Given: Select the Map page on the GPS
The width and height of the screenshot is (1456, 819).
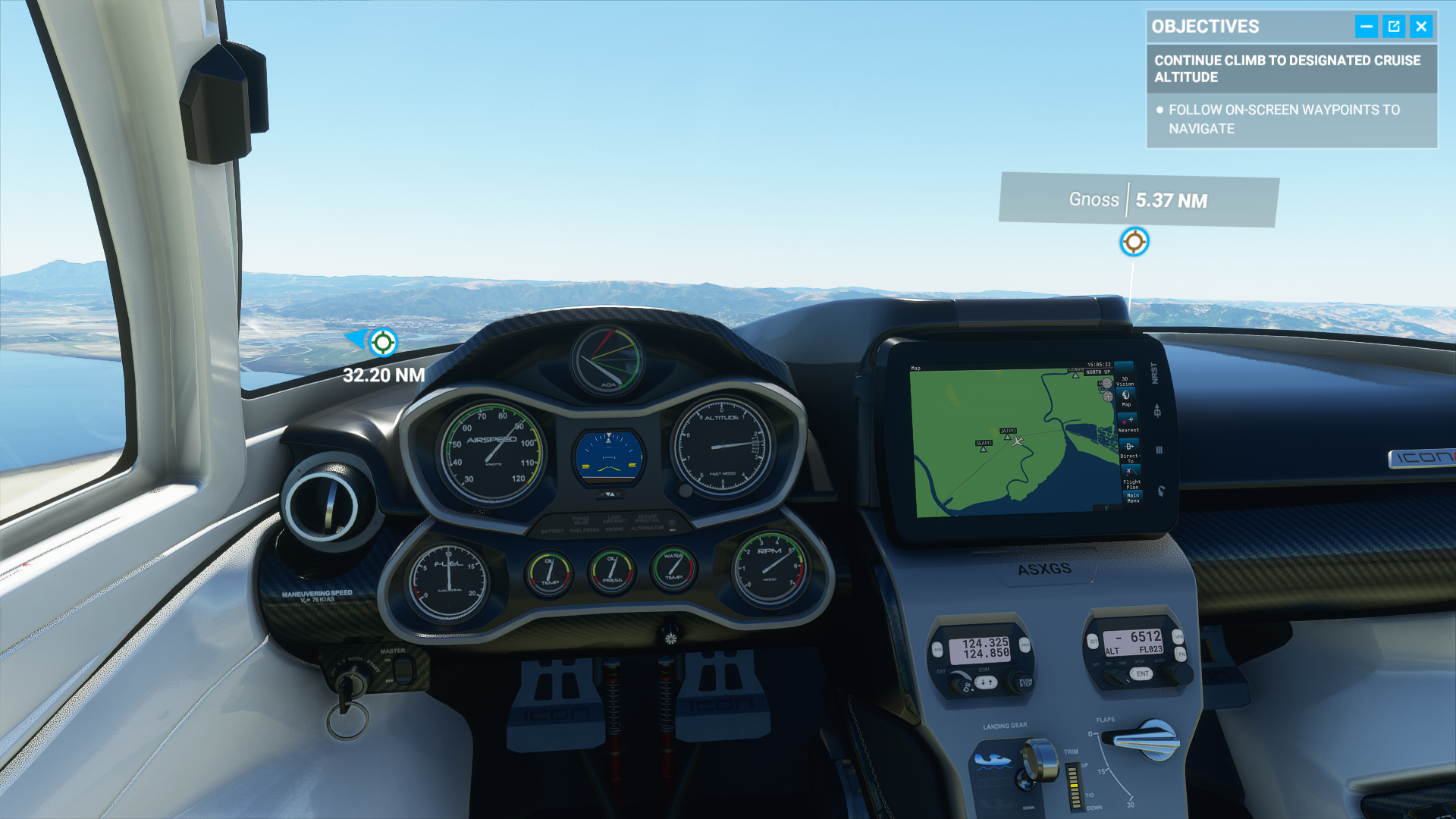Looking at the screenshot, I should (x=1126, y=397).
